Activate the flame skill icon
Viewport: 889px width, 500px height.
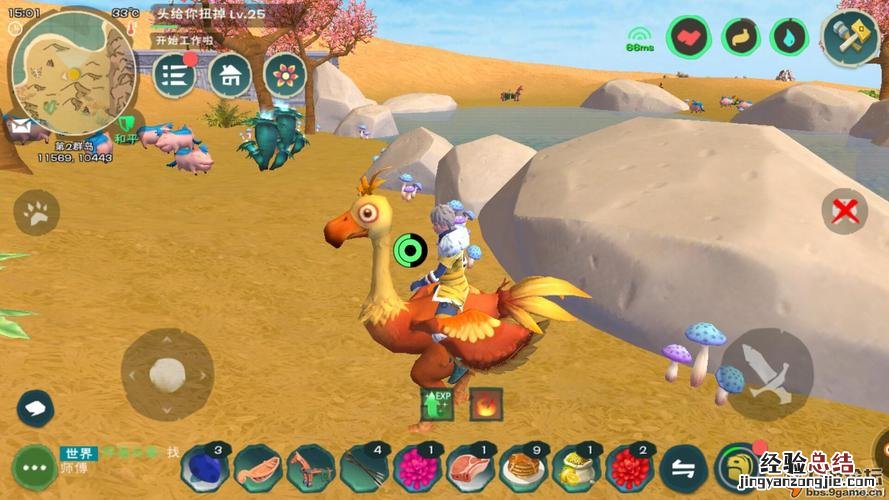486,404
